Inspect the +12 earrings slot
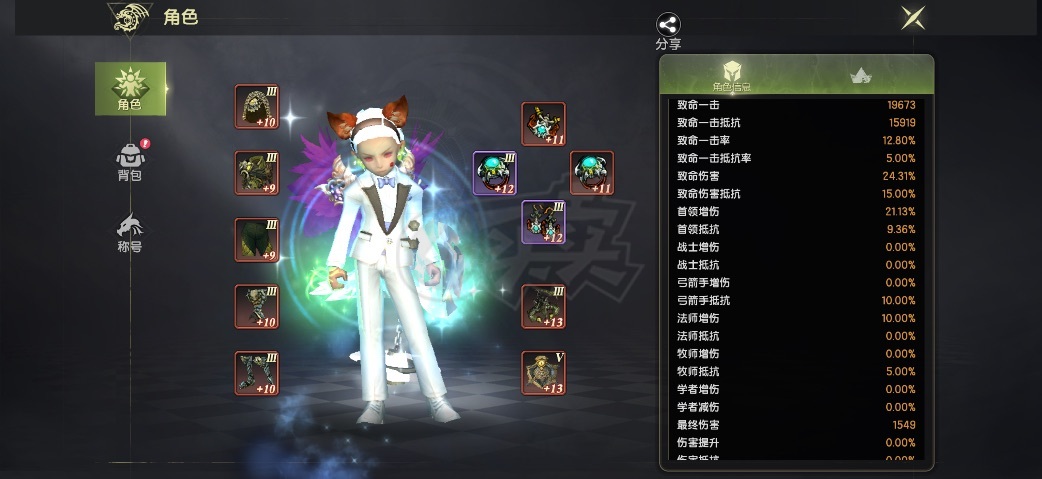 coord(543,222)
